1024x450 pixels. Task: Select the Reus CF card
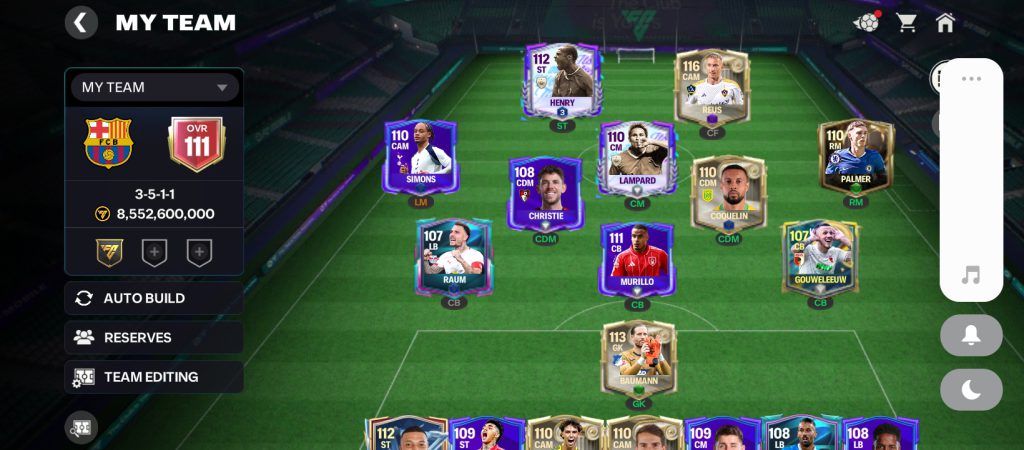point(712,86)
